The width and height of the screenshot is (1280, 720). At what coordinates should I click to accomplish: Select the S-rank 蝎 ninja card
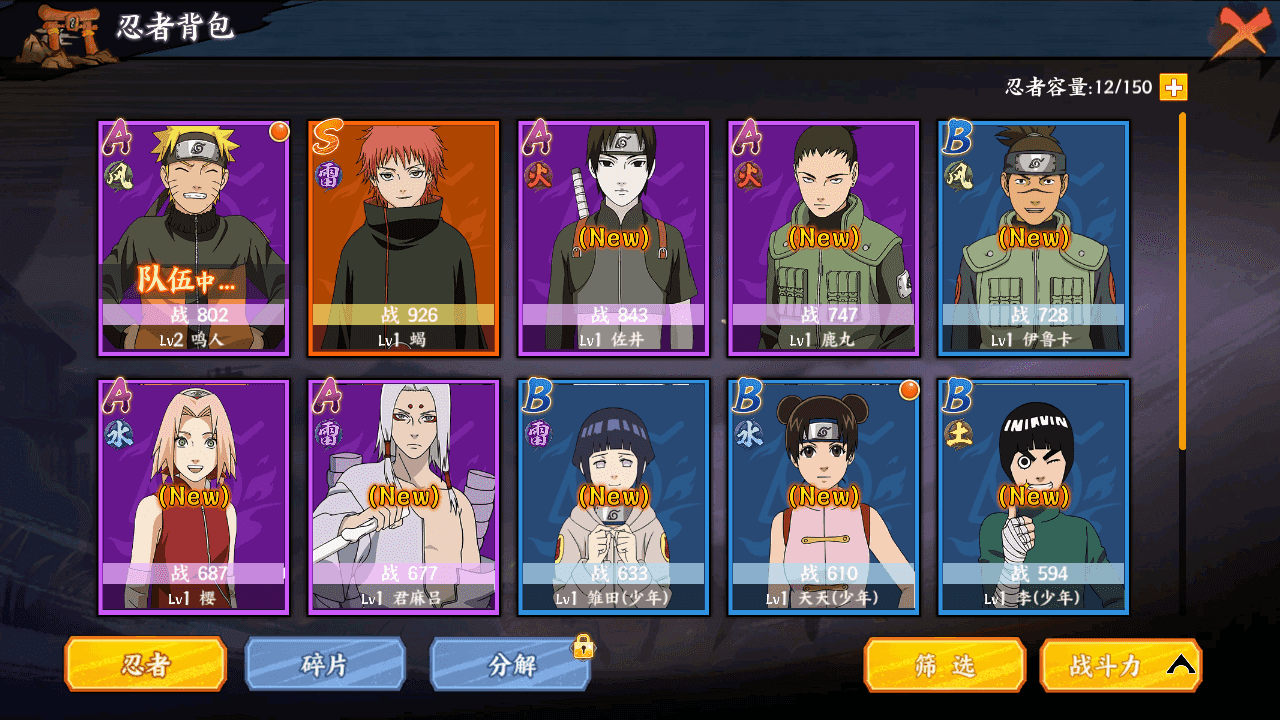(404, 238)
